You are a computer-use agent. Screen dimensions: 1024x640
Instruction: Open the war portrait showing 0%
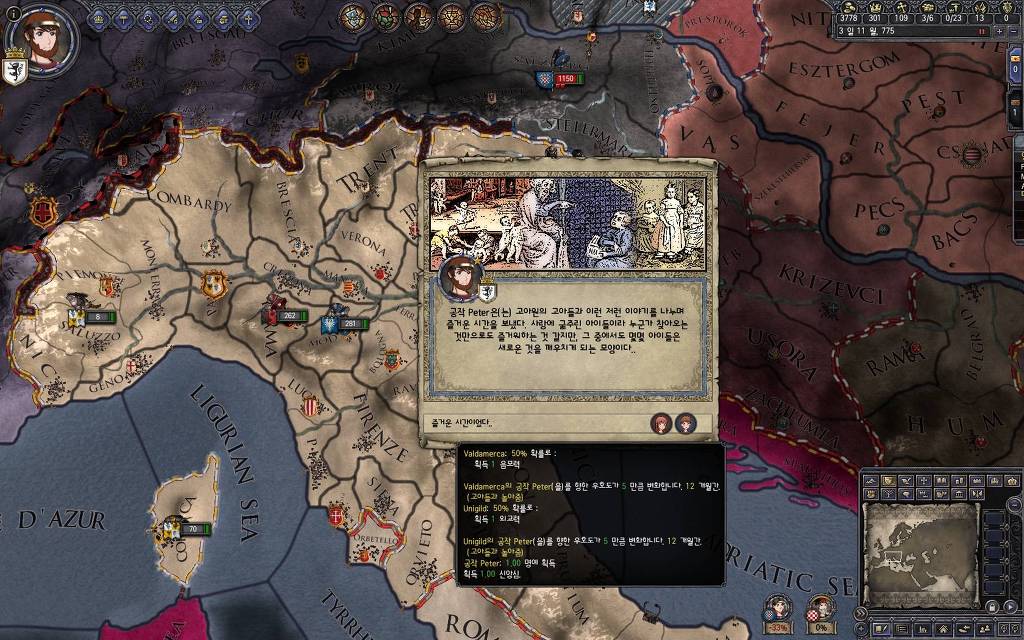[821, 609]
